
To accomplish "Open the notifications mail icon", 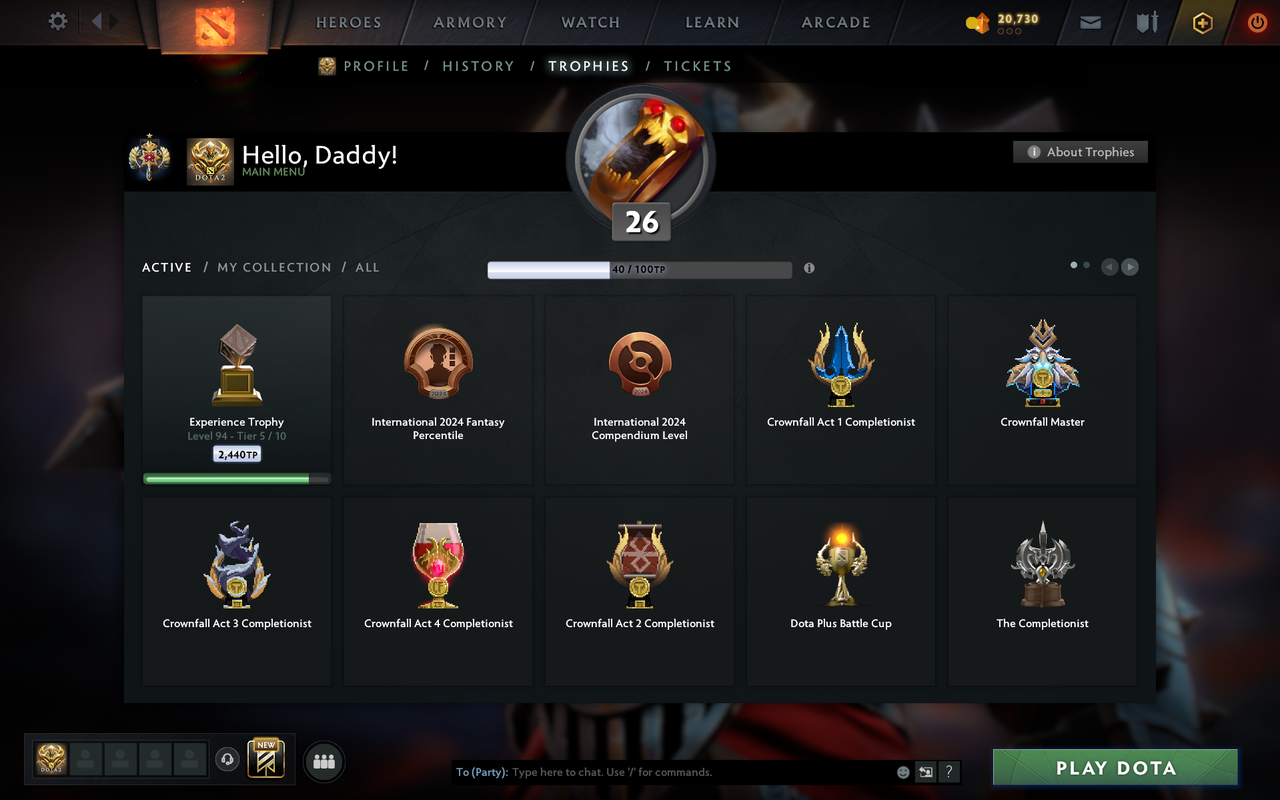I will [1090, 22].
